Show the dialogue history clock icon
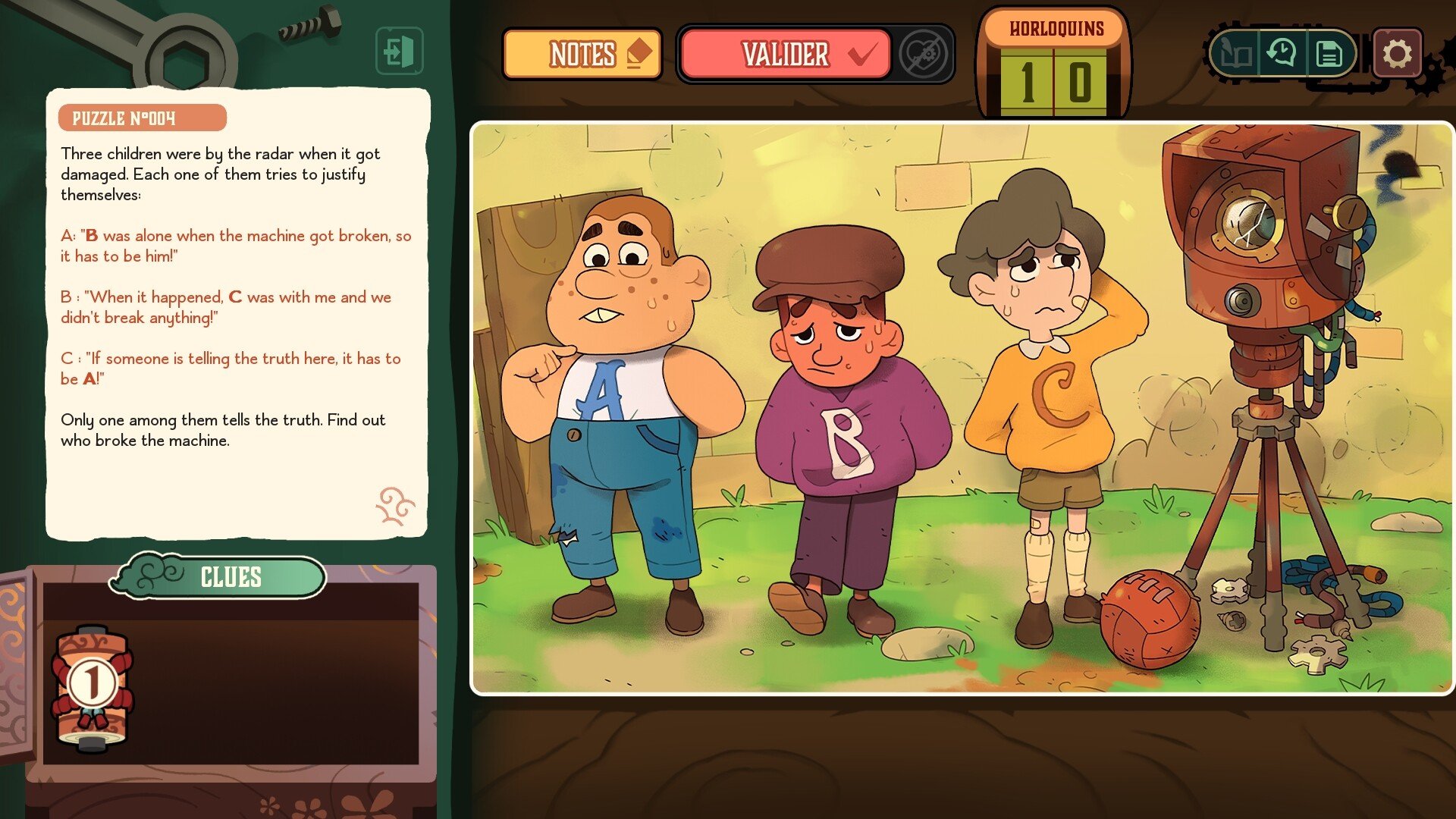Viewport: 1456px width, 819px height. point(1282,54)
